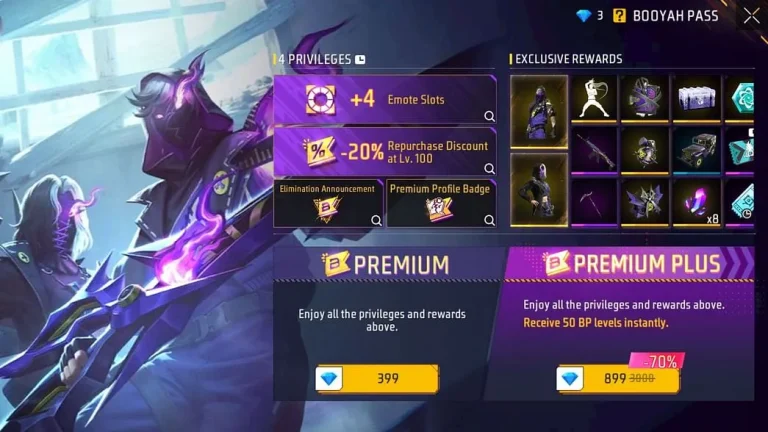Open the +4 Emote Slots privilege
Screen dimensions: 768x432
(x=384, y=100)
